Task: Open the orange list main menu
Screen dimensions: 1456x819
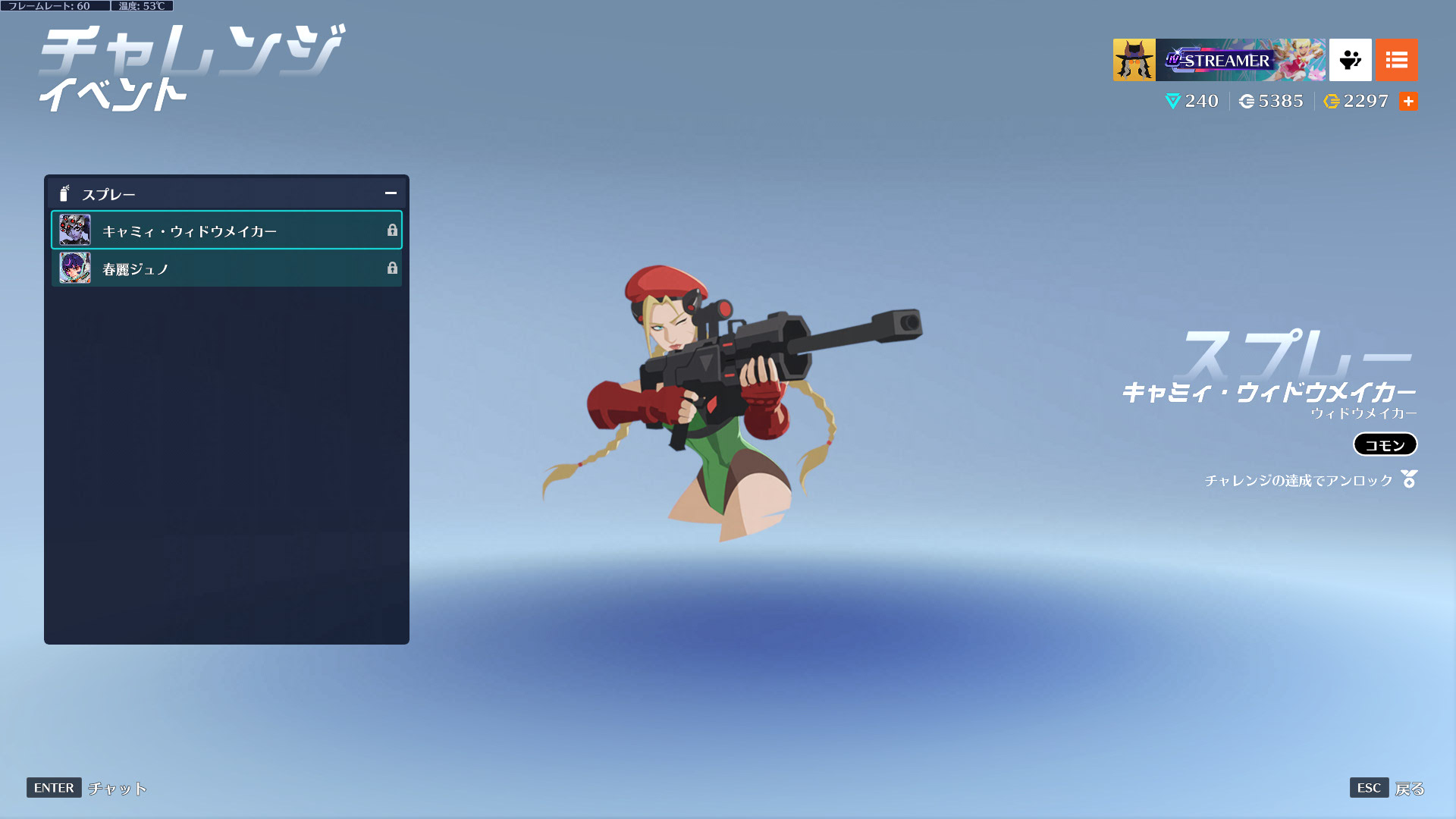Action: click(1396, 60)
